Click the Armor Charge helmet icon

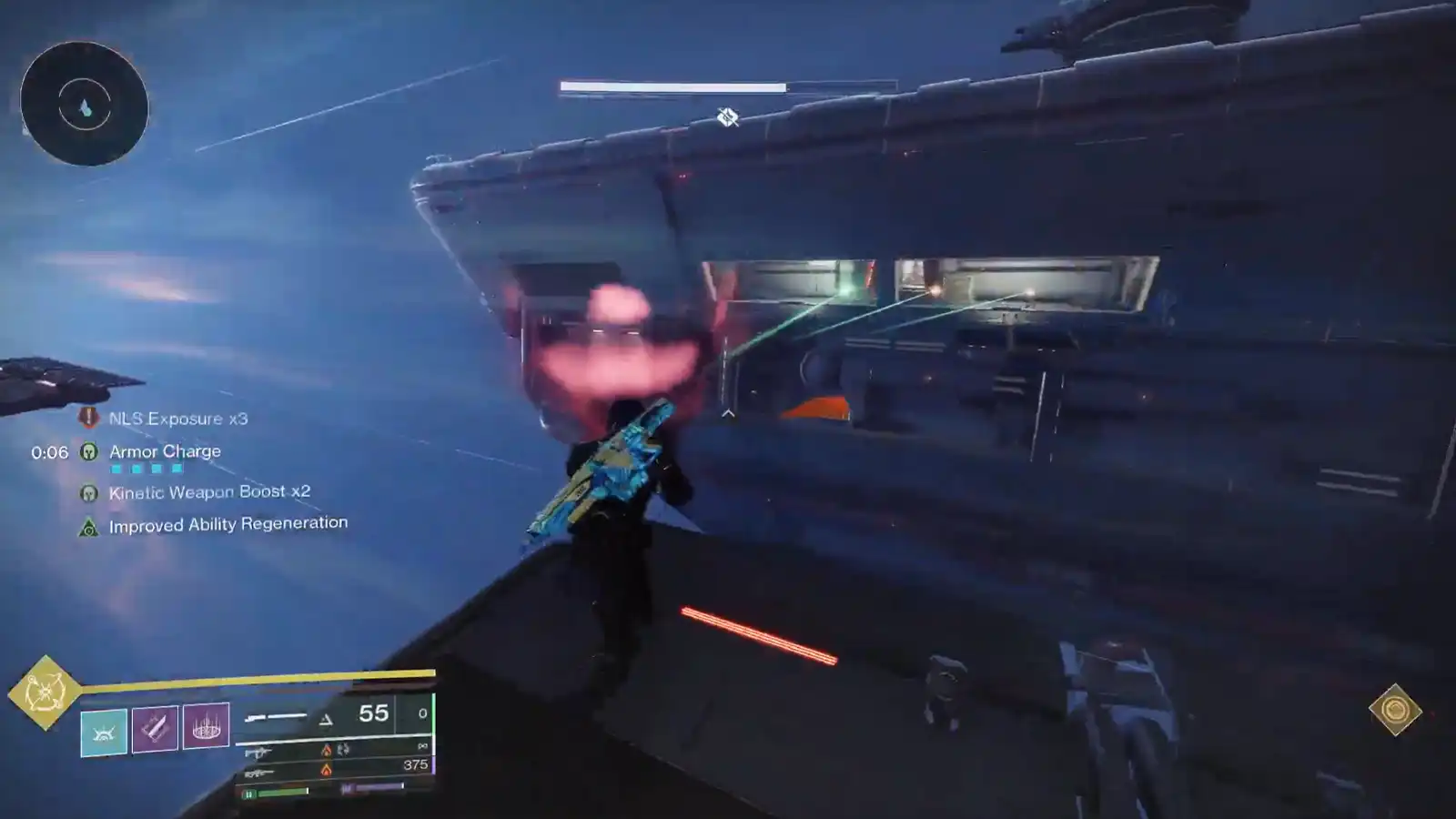pos(87,450)
